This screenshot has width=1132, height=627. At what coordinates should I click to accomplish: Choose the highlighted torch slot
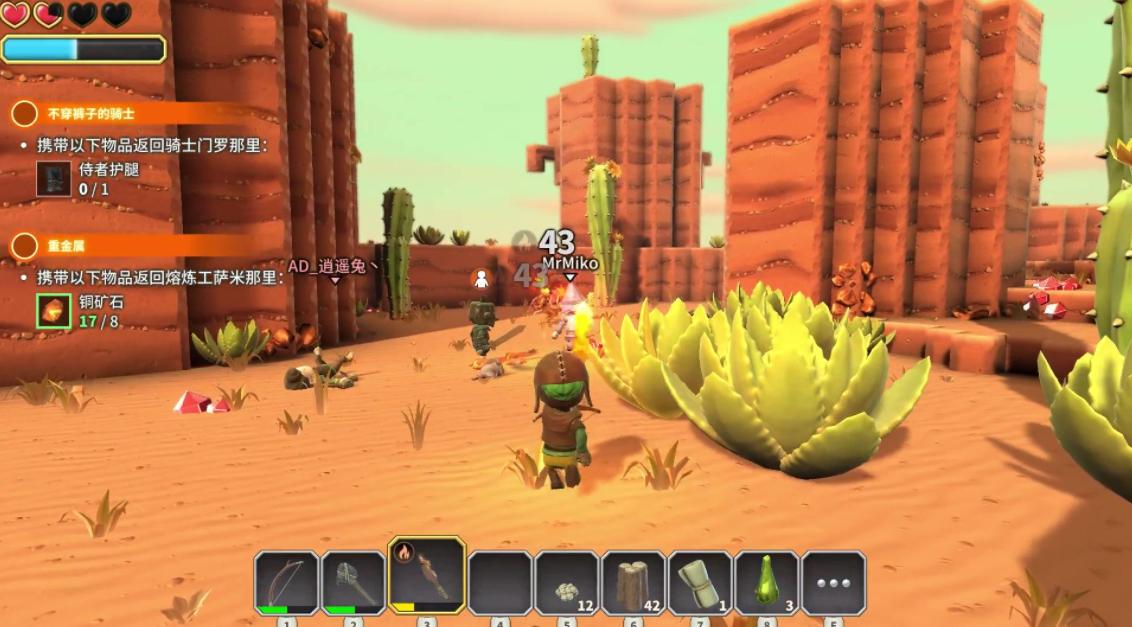click(427, 575)
